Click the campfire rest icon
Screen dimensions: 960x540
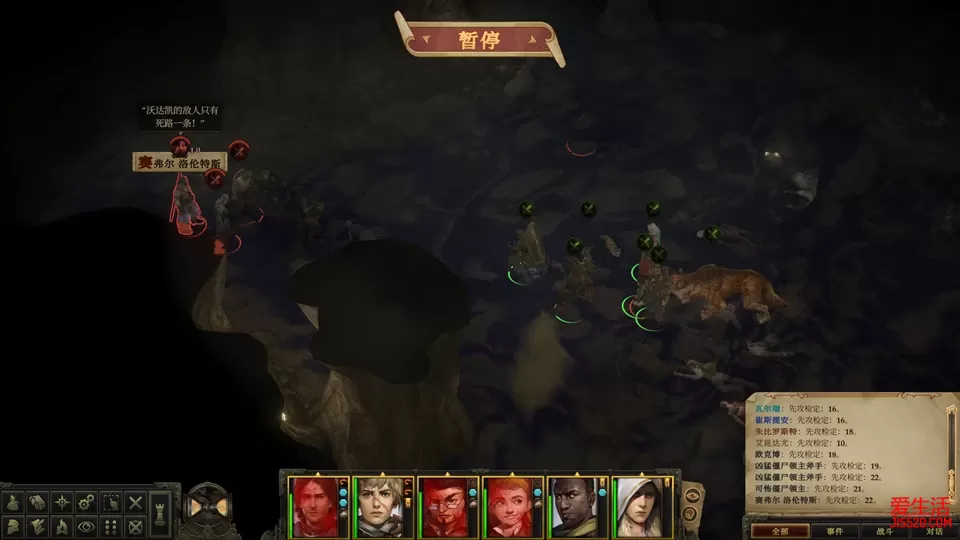[x=63, y=525]
